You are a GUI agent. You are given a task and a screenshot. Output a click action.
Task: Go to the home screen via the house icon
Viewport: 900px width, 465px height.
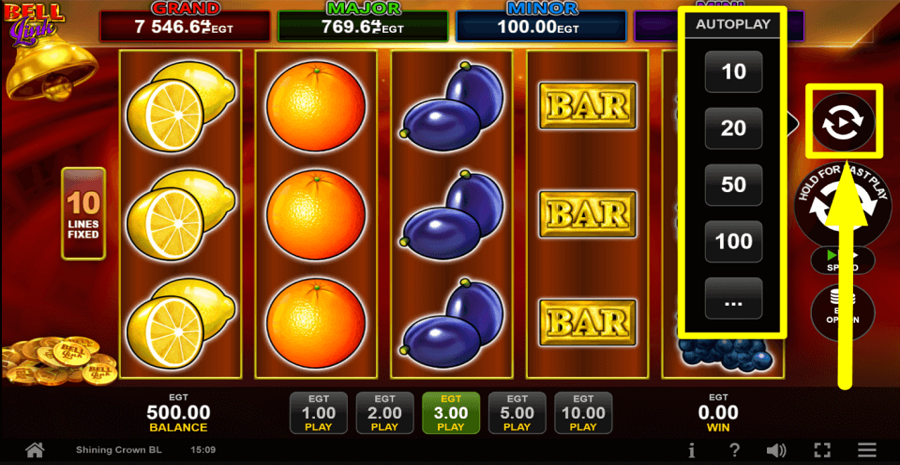coord(35,450)
